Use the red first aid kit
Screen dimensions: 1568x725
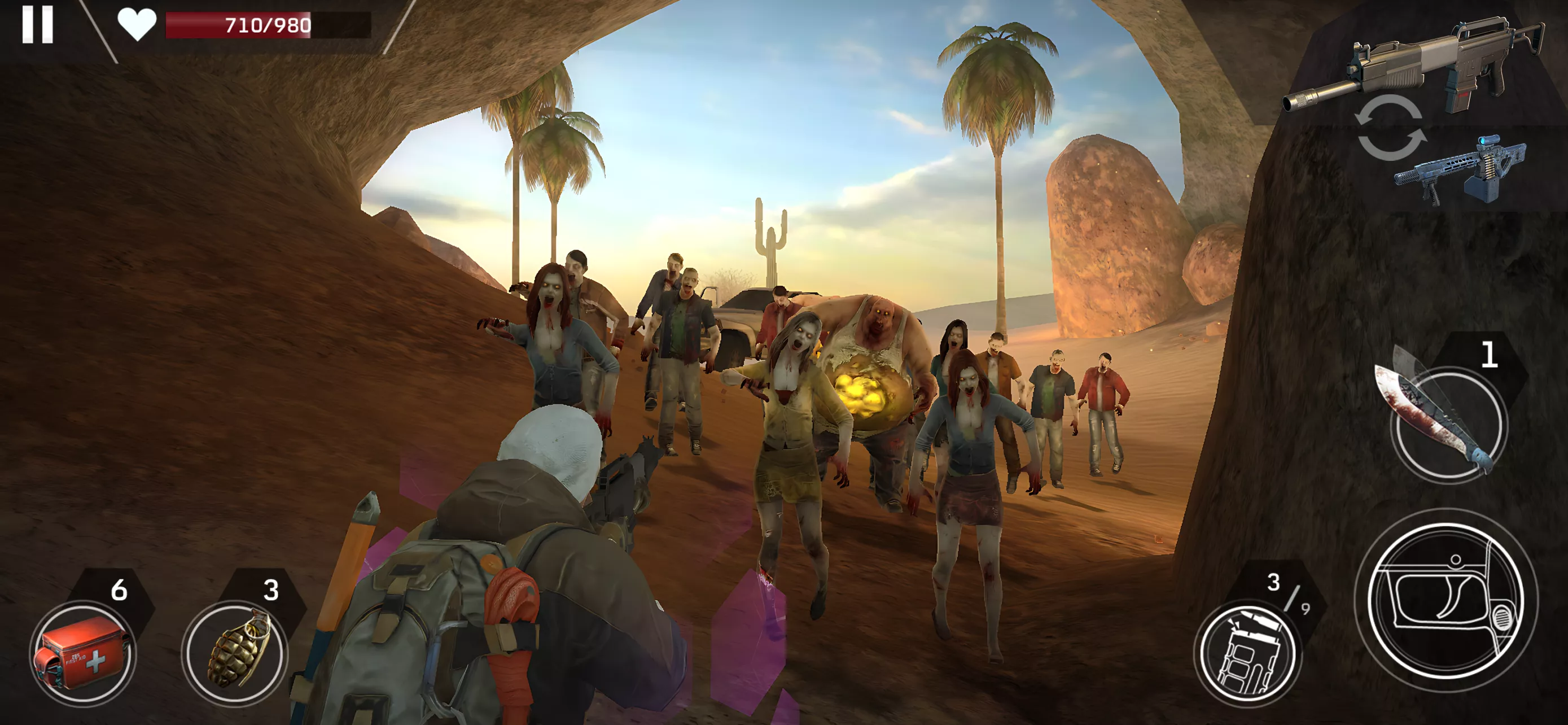click(x=83, y=653)
